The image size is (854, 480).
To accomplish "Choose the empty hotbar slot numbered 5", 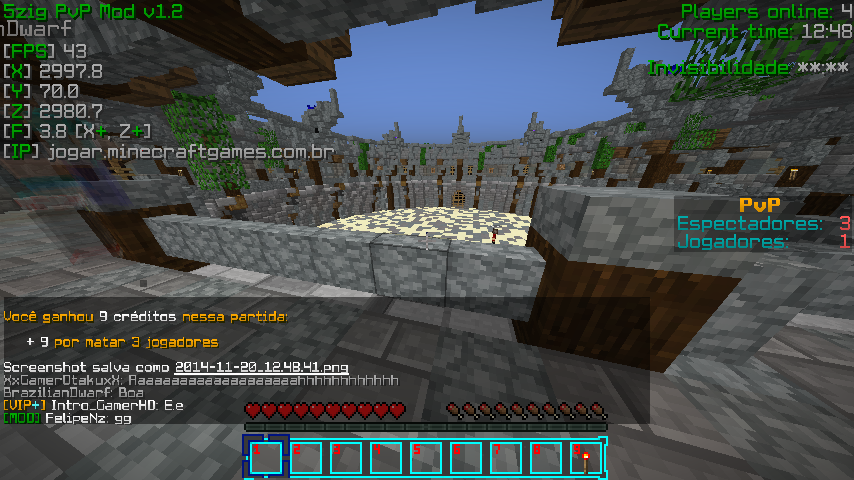I will click(425, 458).
